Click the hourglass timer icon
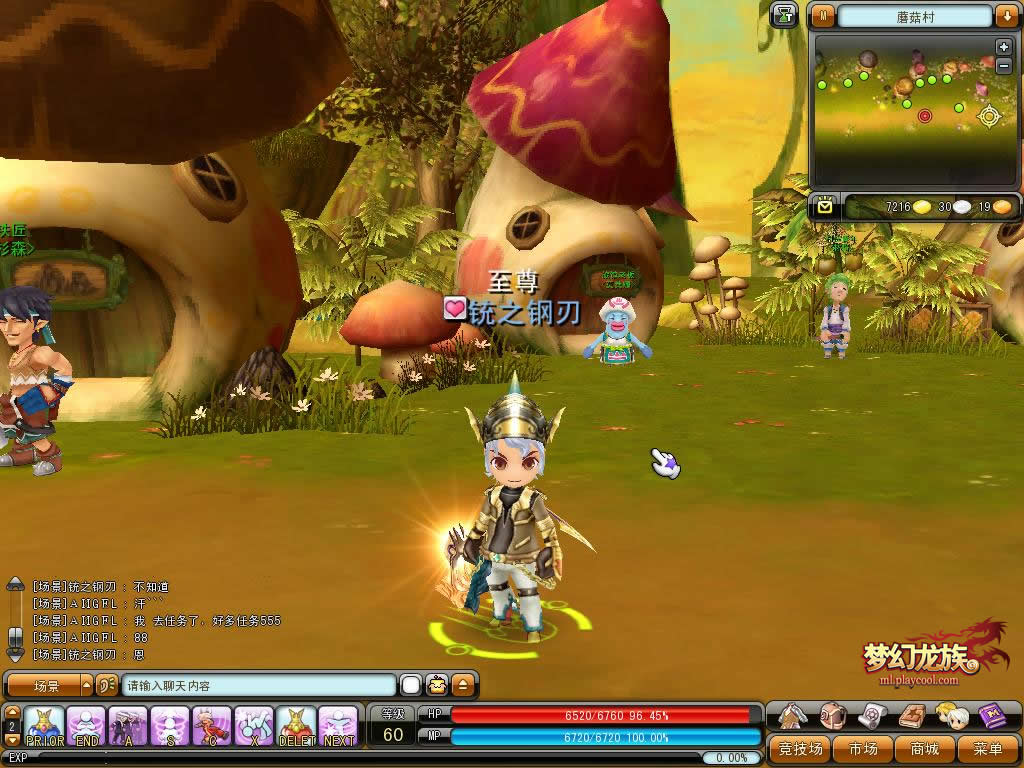Viewport: 1024px width, 768px height. 785,15
